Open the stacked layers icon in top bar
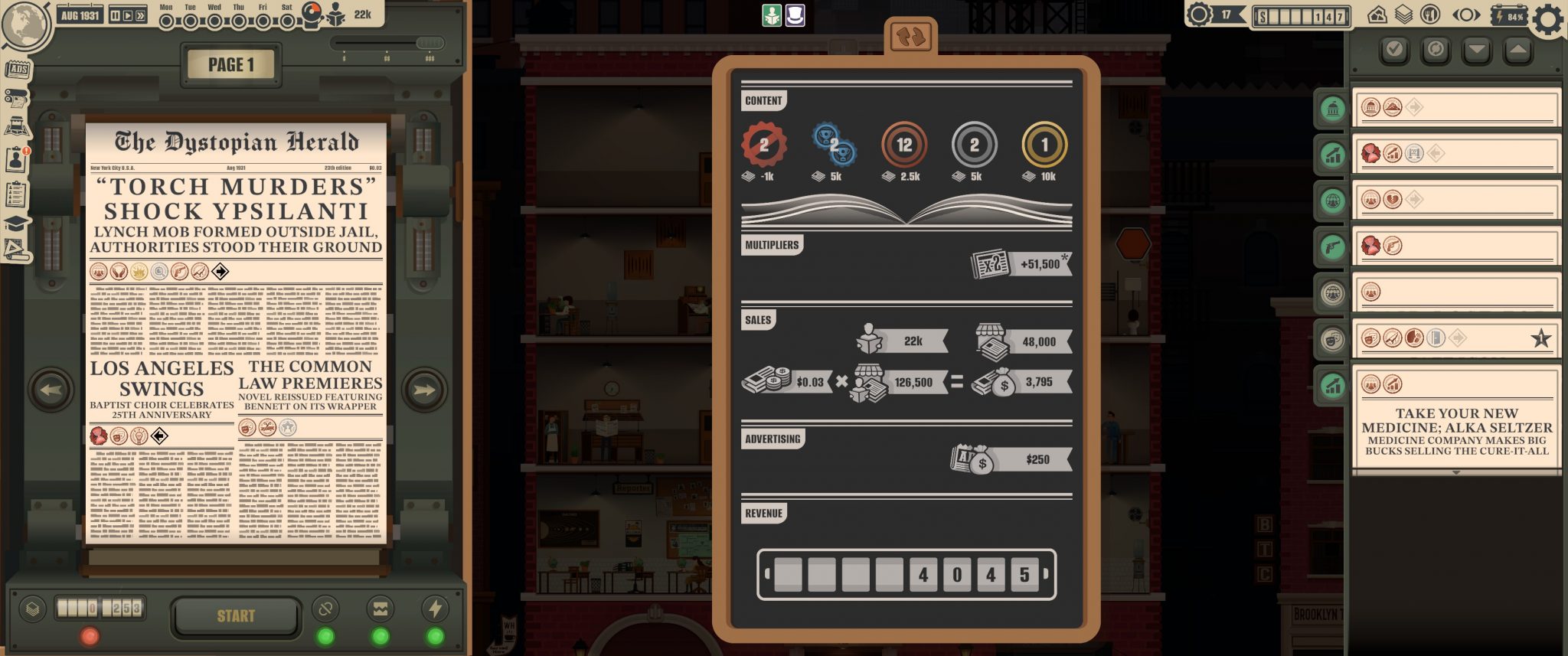 pos(1403,15)
